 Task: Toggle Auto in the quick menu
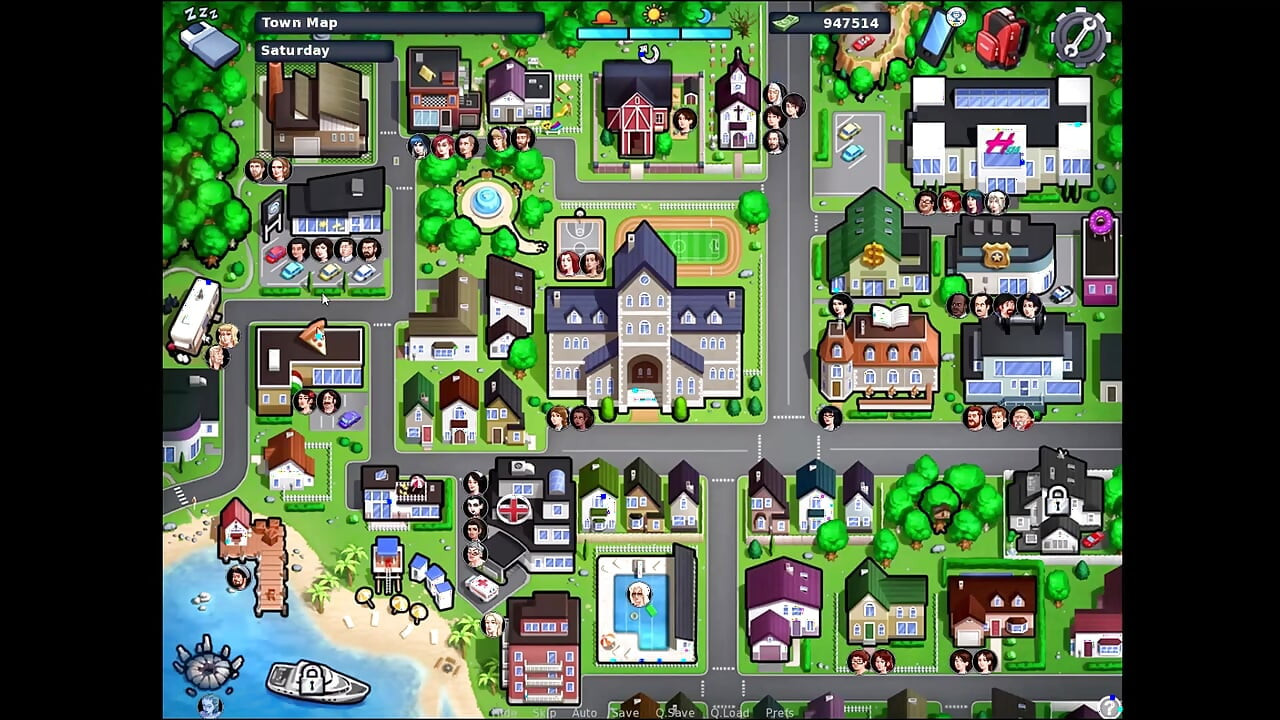(584, 713)
